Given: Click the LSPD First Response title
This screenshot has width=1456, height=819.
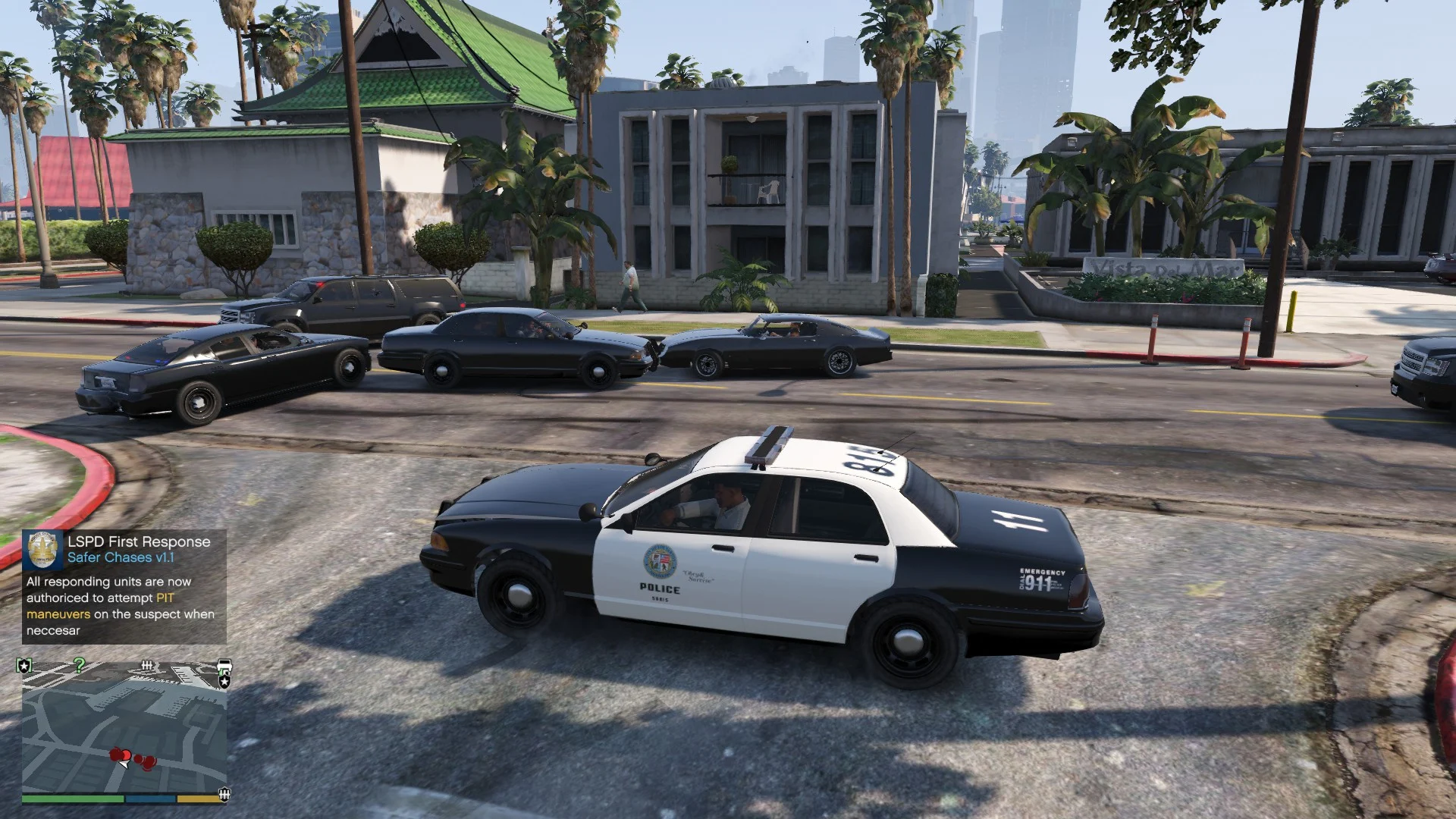Looking at the screenshot, I should pos(140,541).
